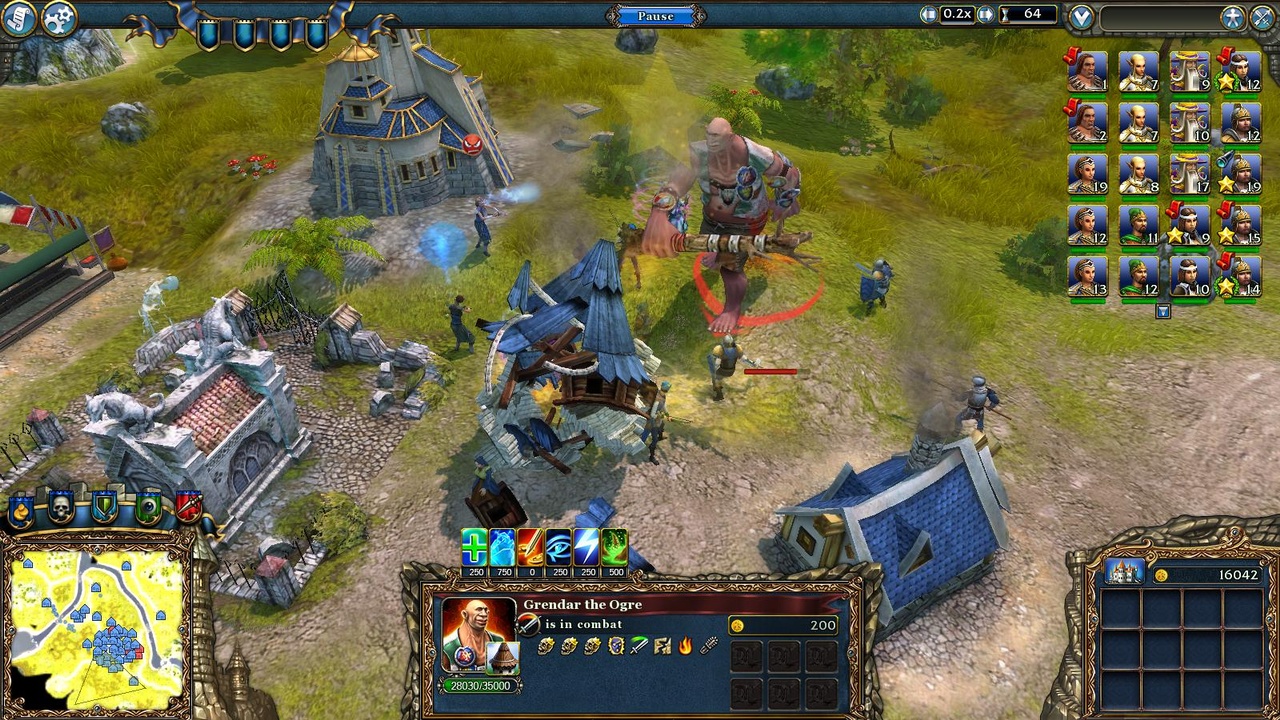Viewport: 1280px width, 720px height.
Task: Expand the small arrow below the hero portraits
Action: coord(1163,311)
